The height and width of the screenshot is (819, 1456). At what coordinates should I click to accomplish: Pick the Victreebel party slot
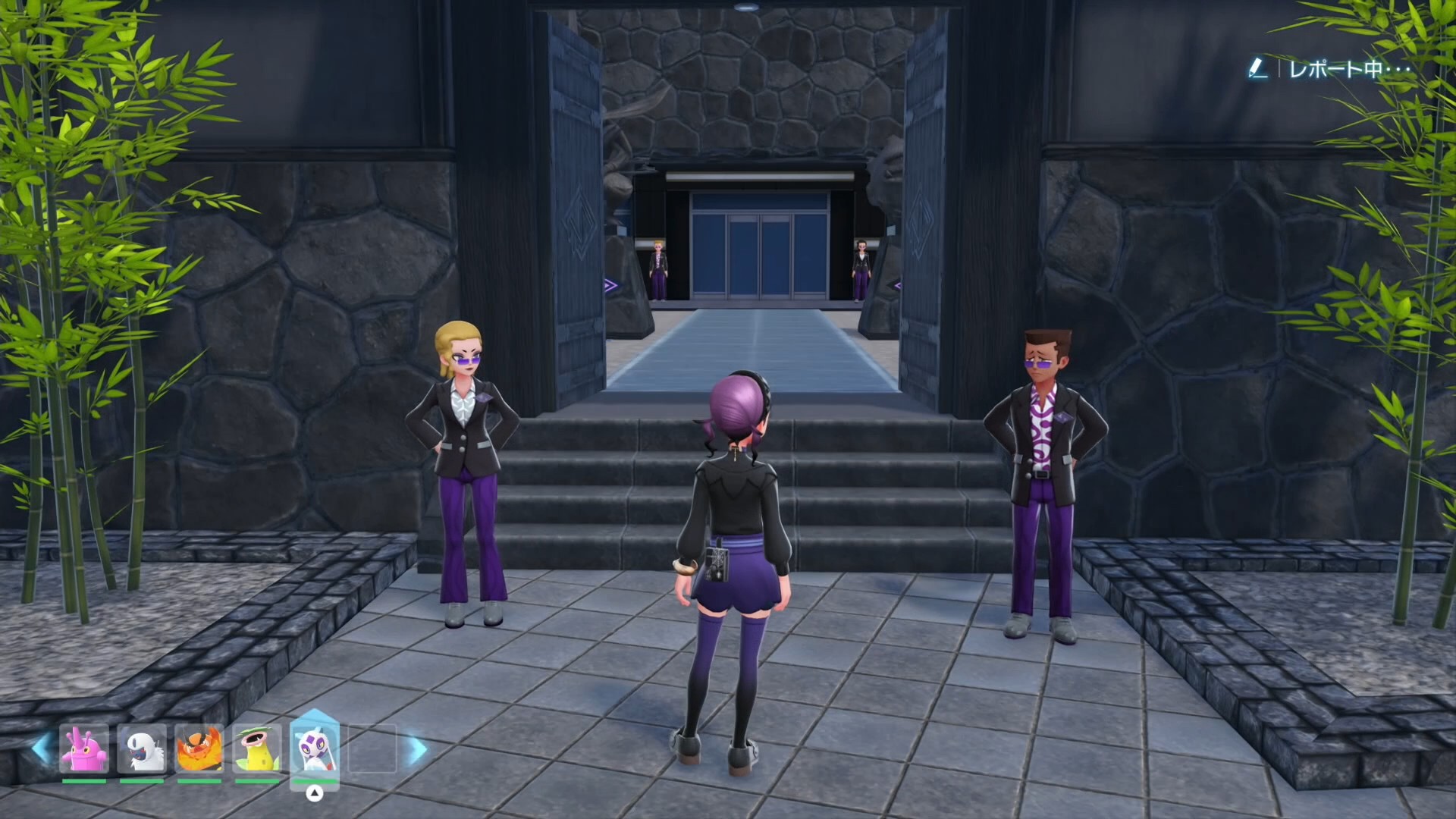pyautogui.click(x=257, y=748)
